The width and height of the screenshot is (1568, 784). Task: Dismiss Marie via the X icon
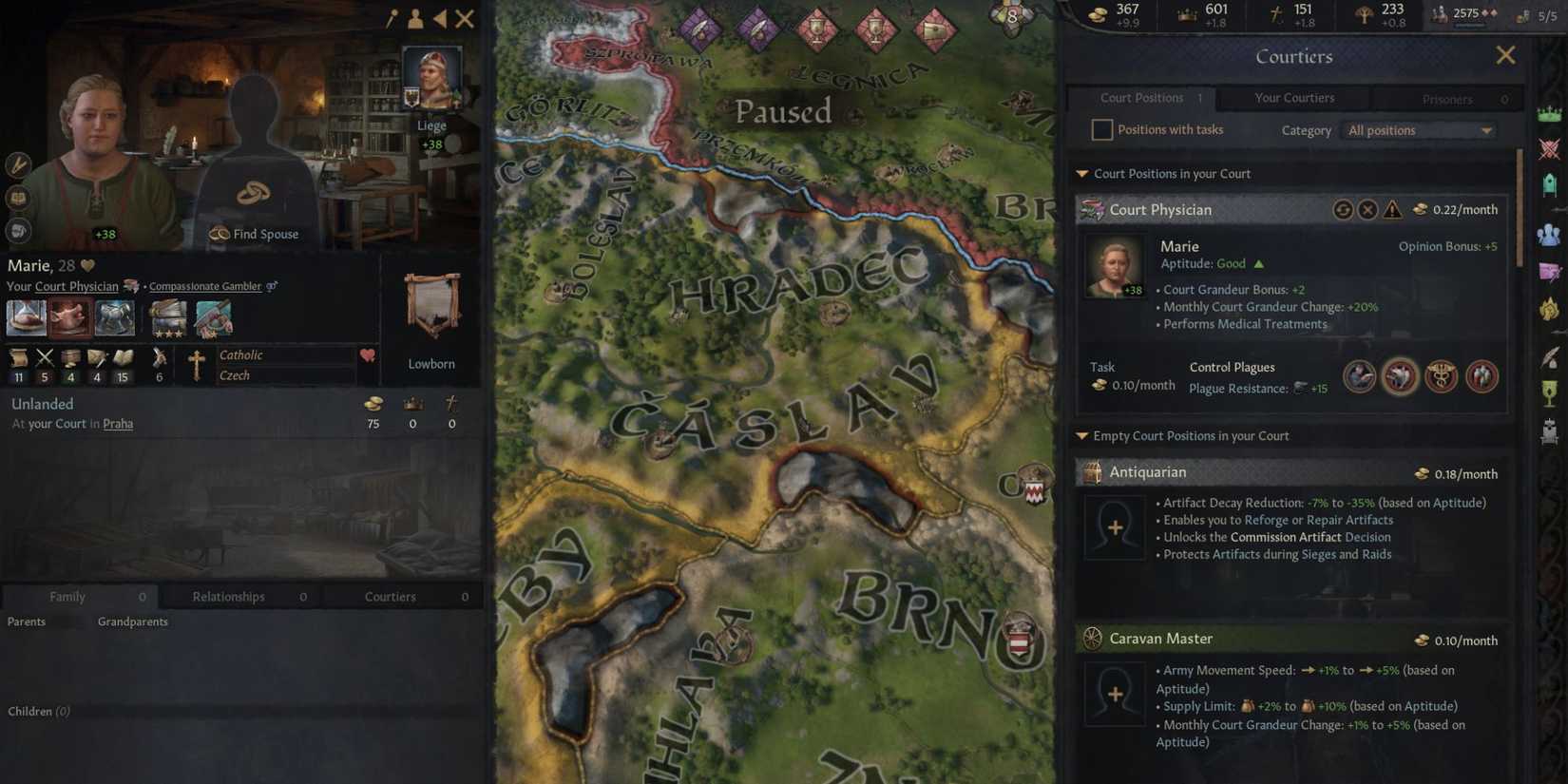pos(1367,209)
